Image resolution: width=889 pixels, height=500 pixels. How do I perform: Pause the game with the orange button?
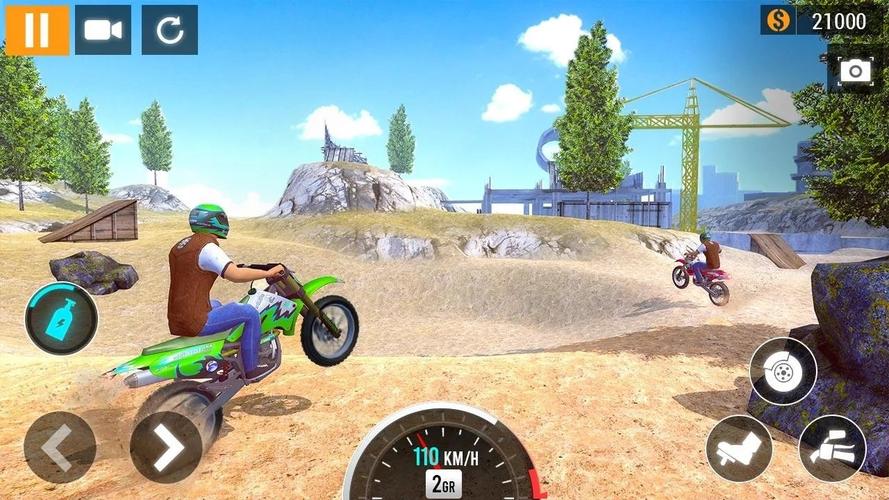tap(37, 30)
